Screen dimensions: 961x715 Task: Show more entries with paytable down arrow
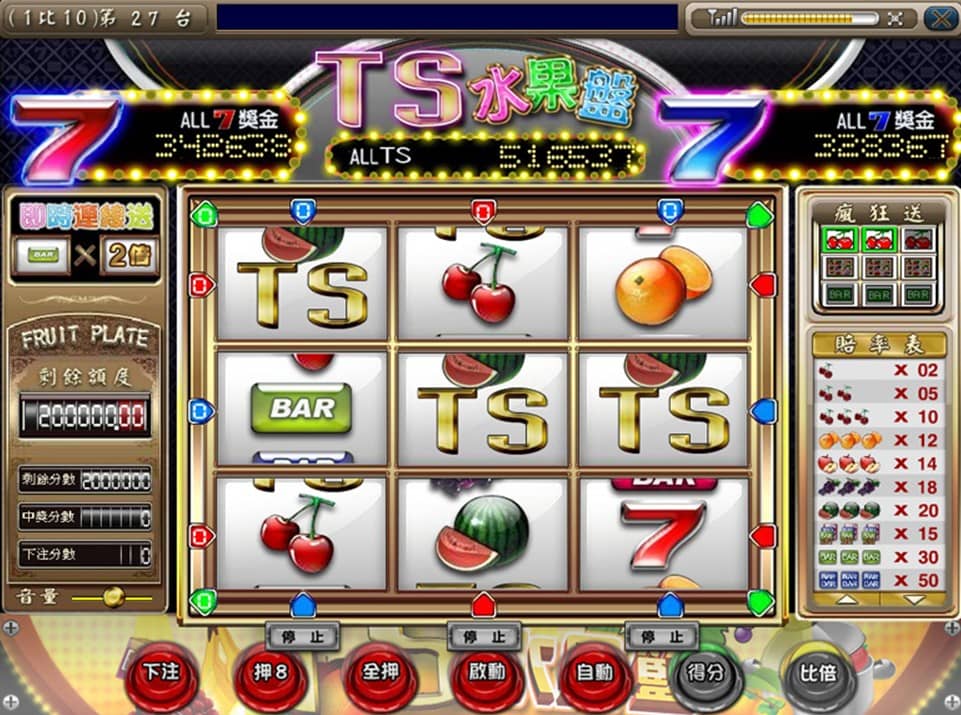pyautogui.click(x=913, y=600)
